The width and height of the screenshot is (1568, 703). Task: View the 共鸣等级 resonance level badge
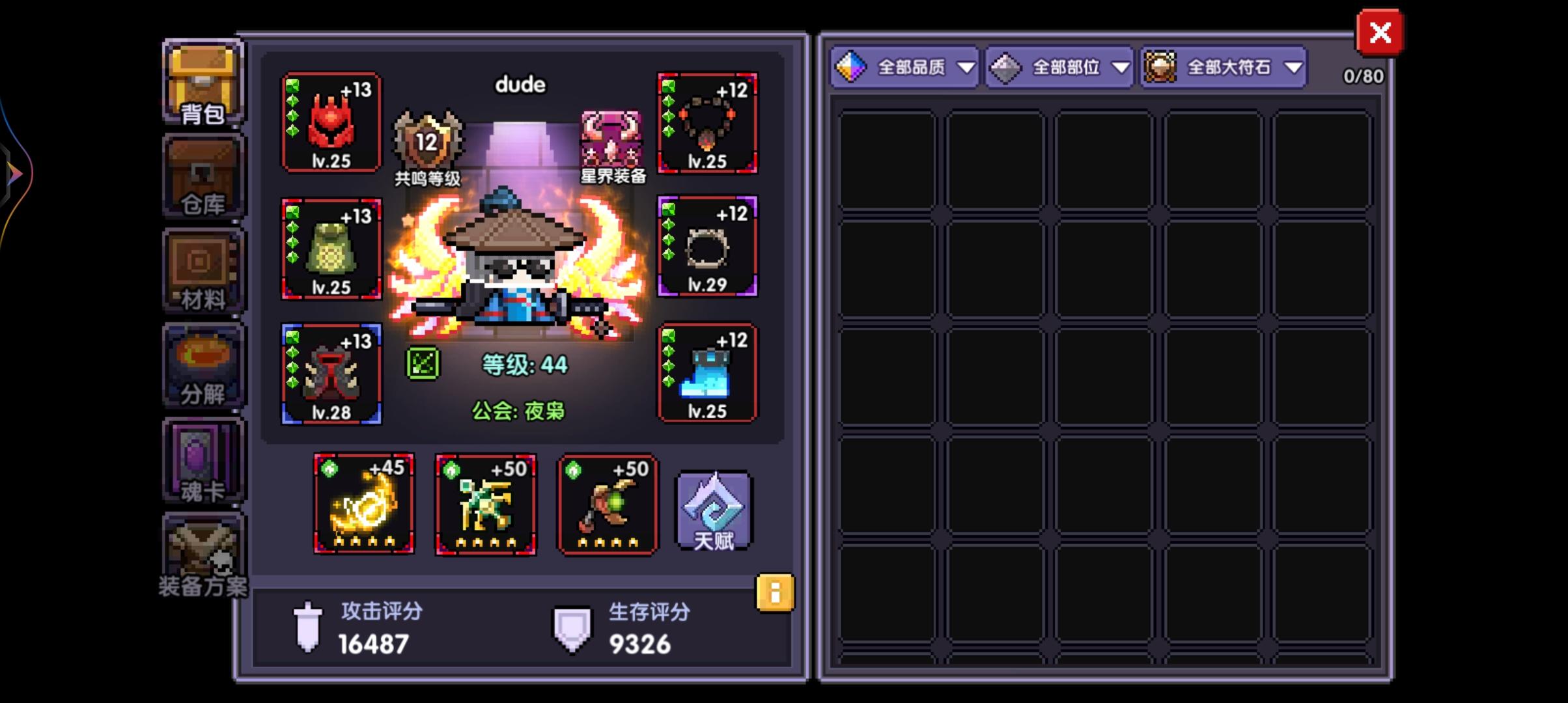pyautogui.click(x=427, y=140)
